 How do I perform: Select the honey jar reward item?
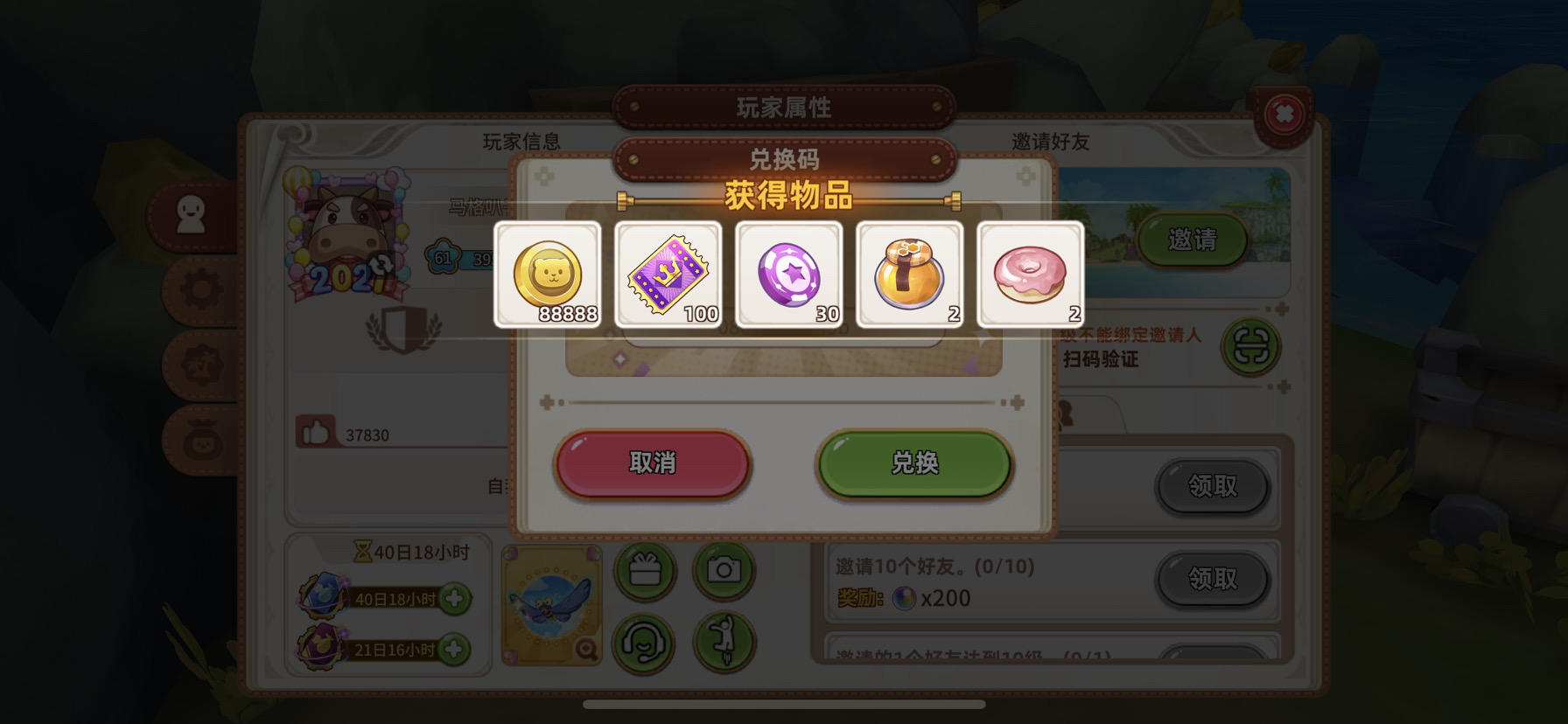click(x=908, y=274)
